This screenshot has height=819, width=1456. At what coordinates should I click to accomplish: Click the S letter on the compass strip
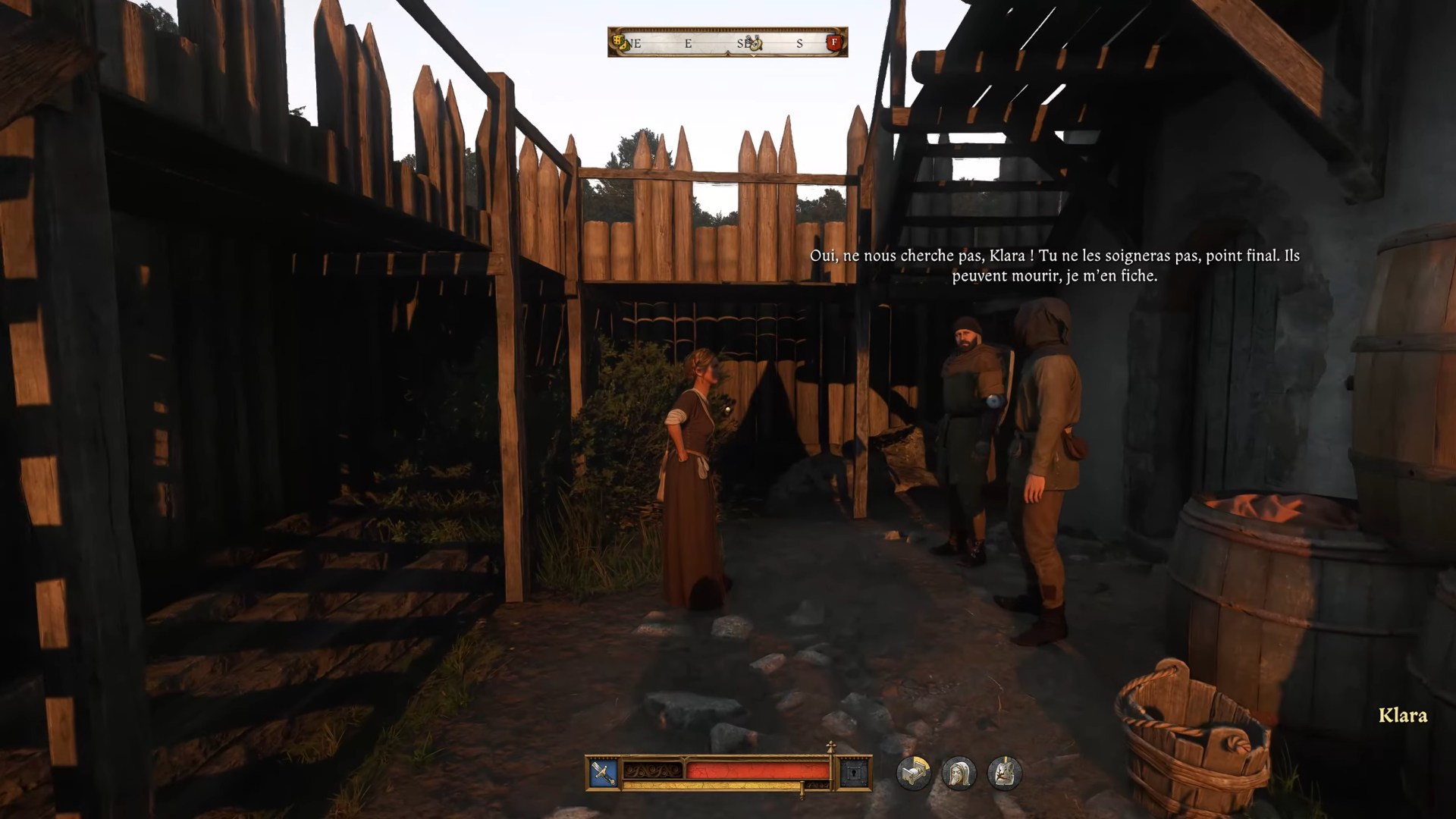(x=799, y=42)
